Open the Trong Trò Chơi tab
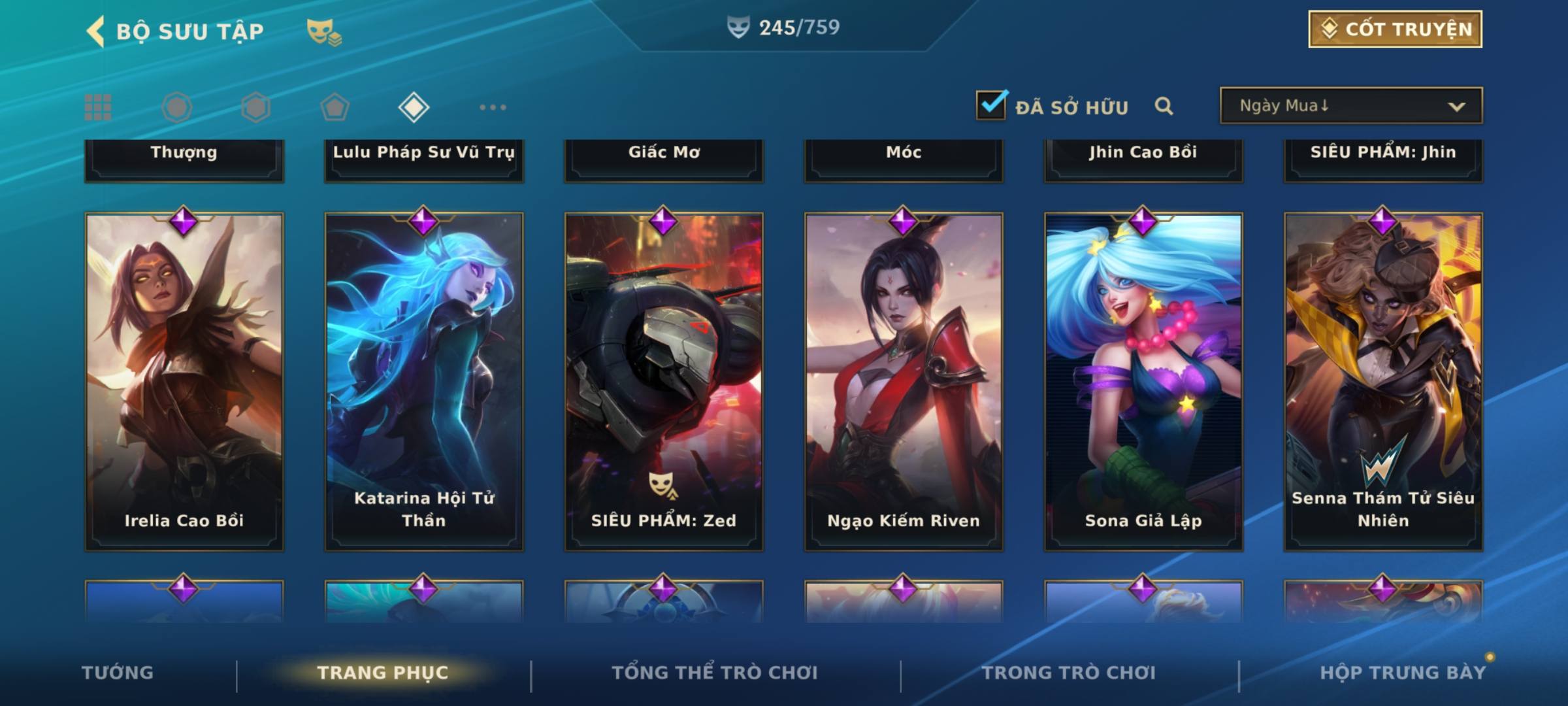1568x706 pixels. point(1069,673)
